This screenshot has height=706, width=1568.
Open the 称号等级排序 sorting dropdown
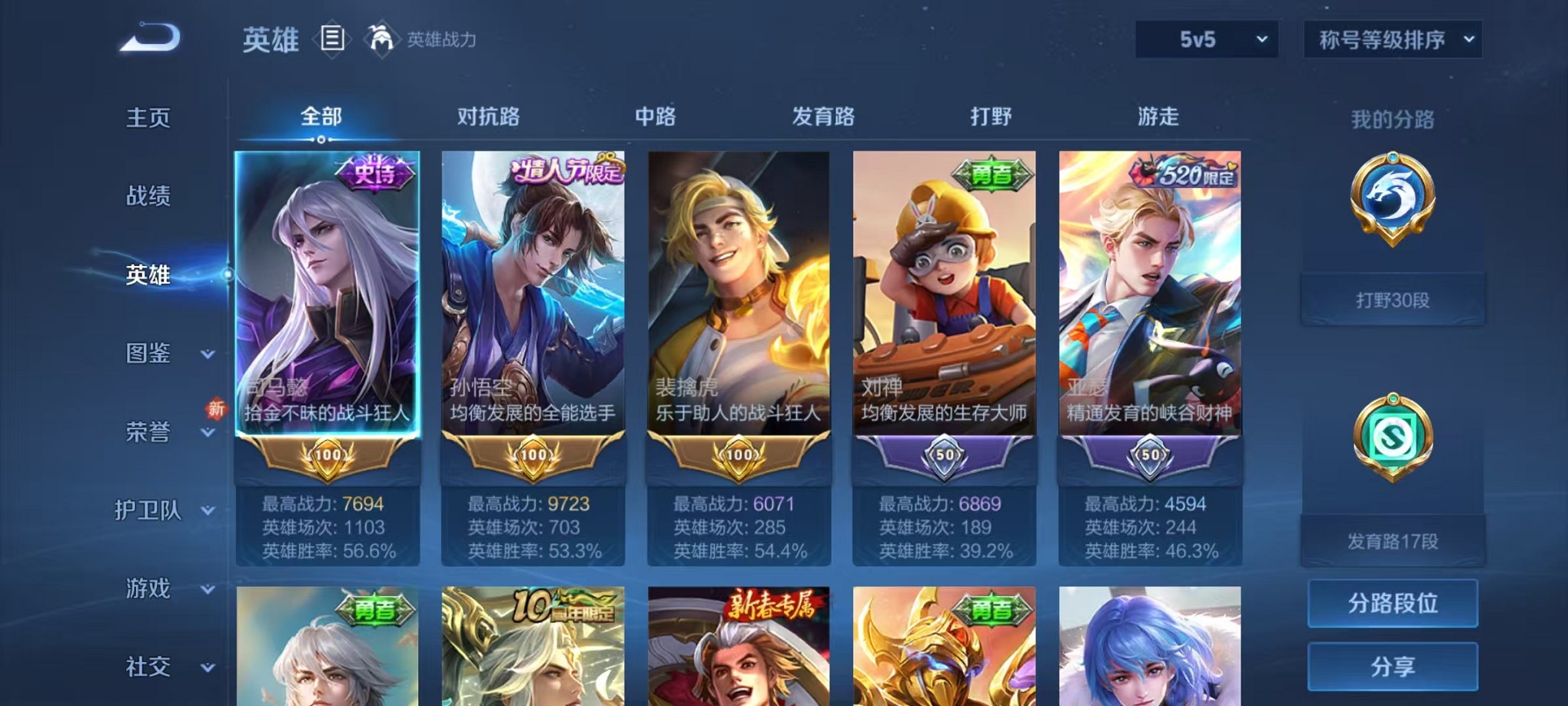[x=1391, y=36]
